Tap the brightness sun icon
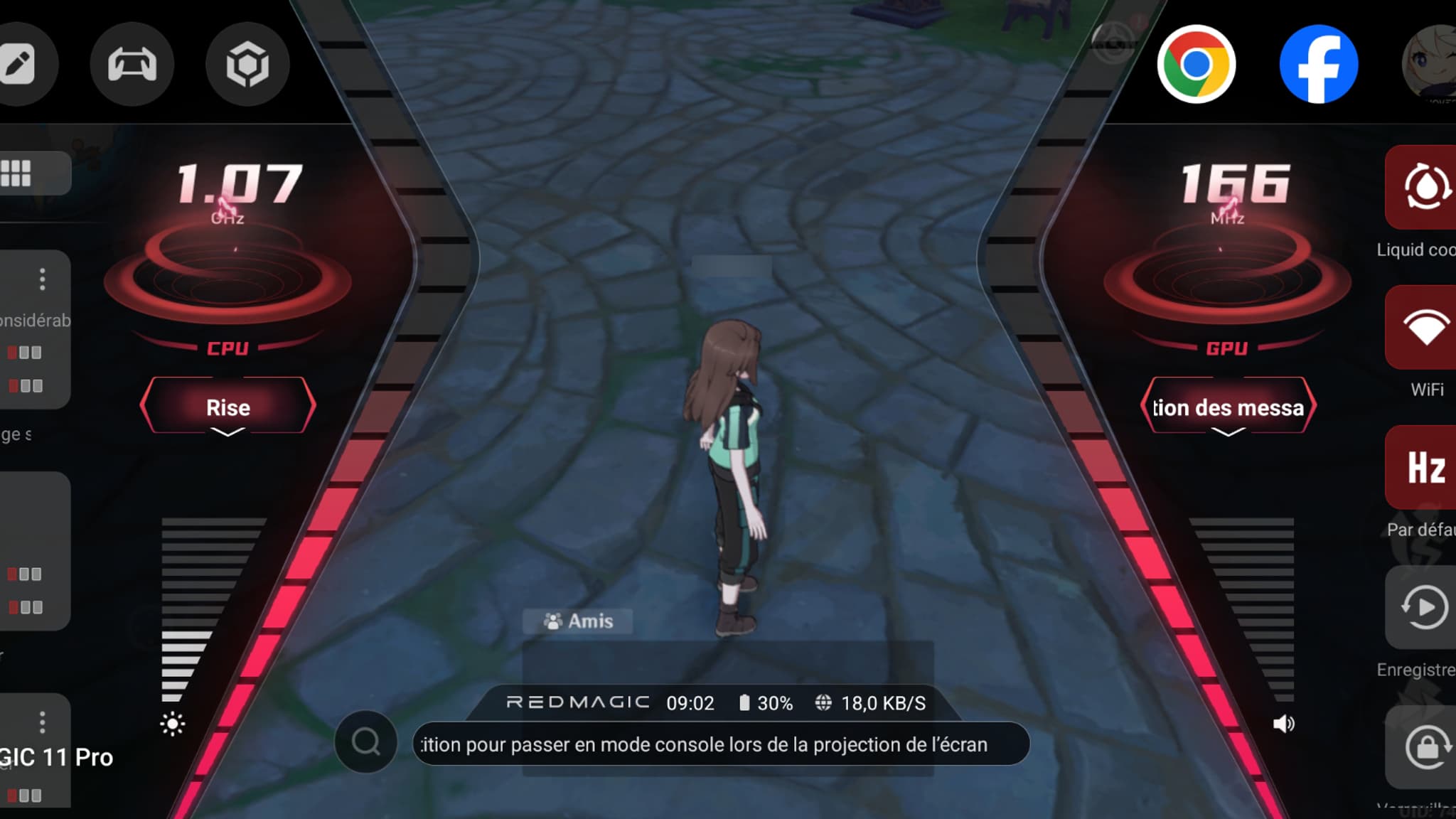1456x819 pixels. tap(173, 724)
